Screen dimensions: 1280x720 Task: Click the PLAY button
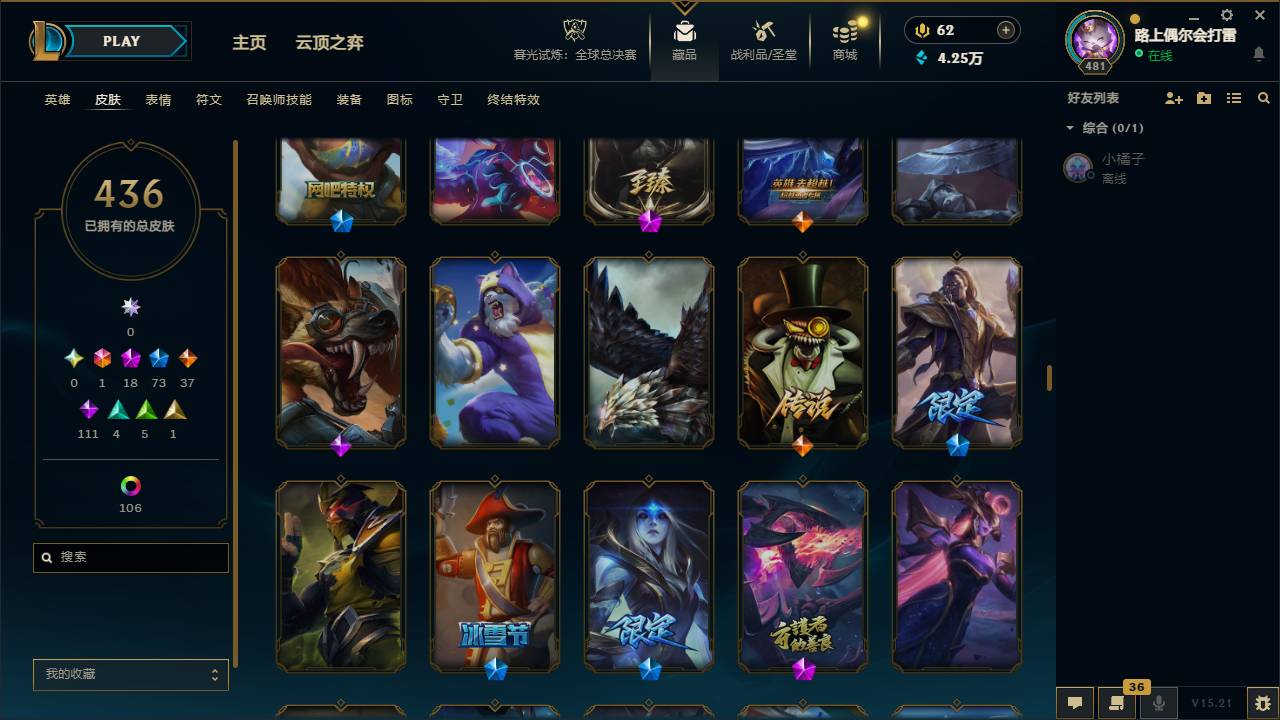122,41
